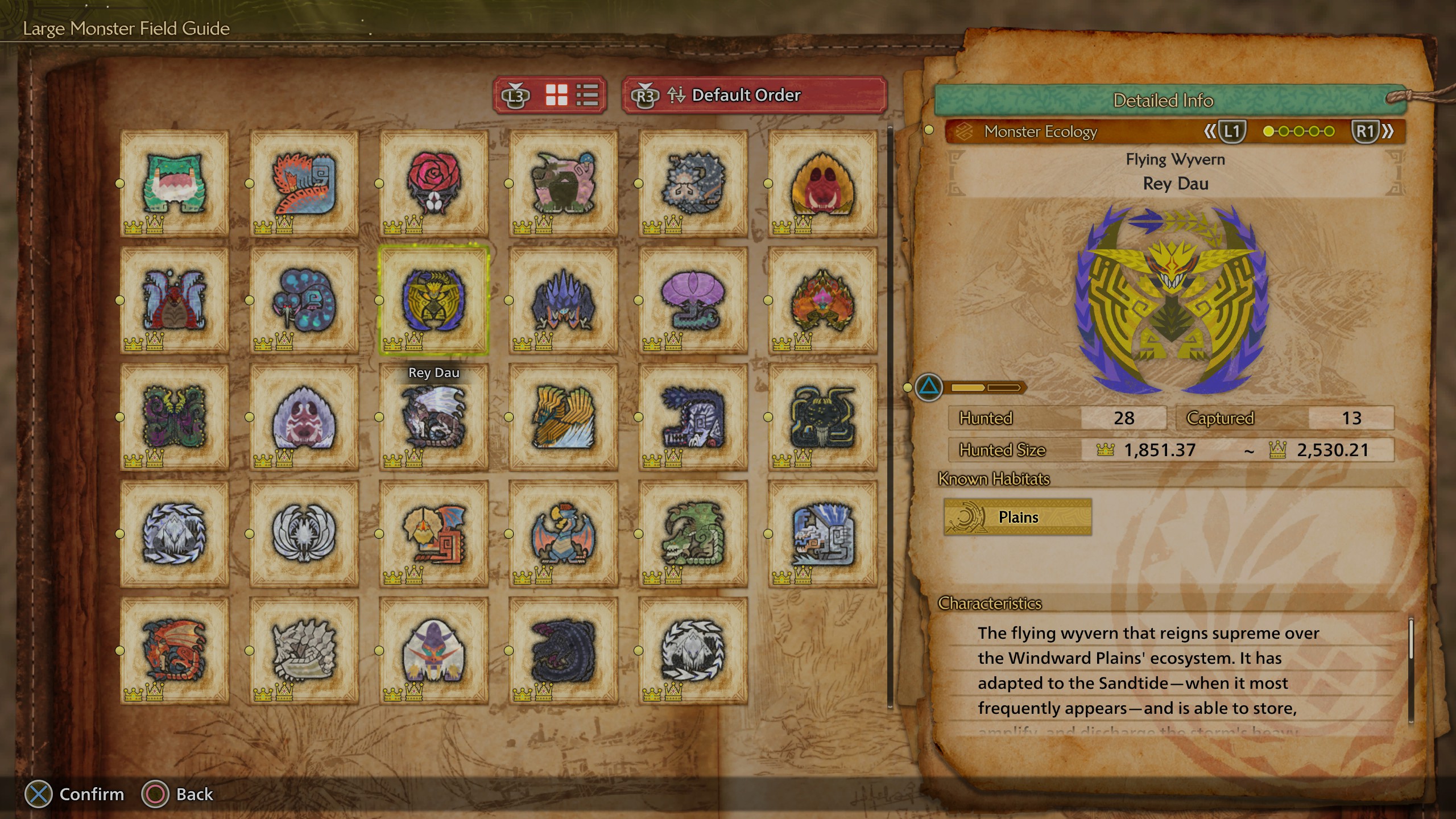
Task: Select the pink Congalala monster tile
Action: point(563,183)
